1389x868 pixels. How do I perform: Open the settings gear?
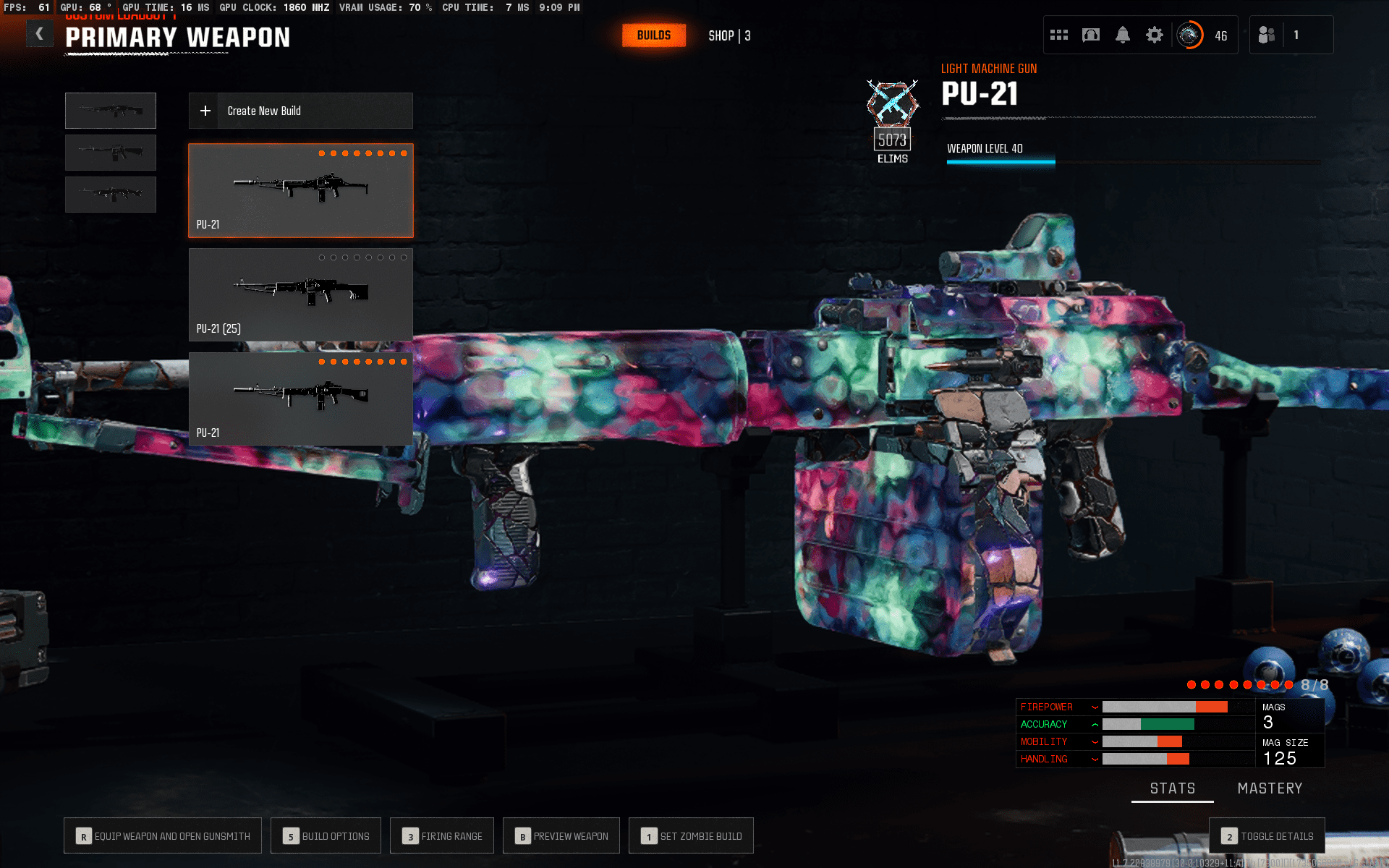point(1155,35)
